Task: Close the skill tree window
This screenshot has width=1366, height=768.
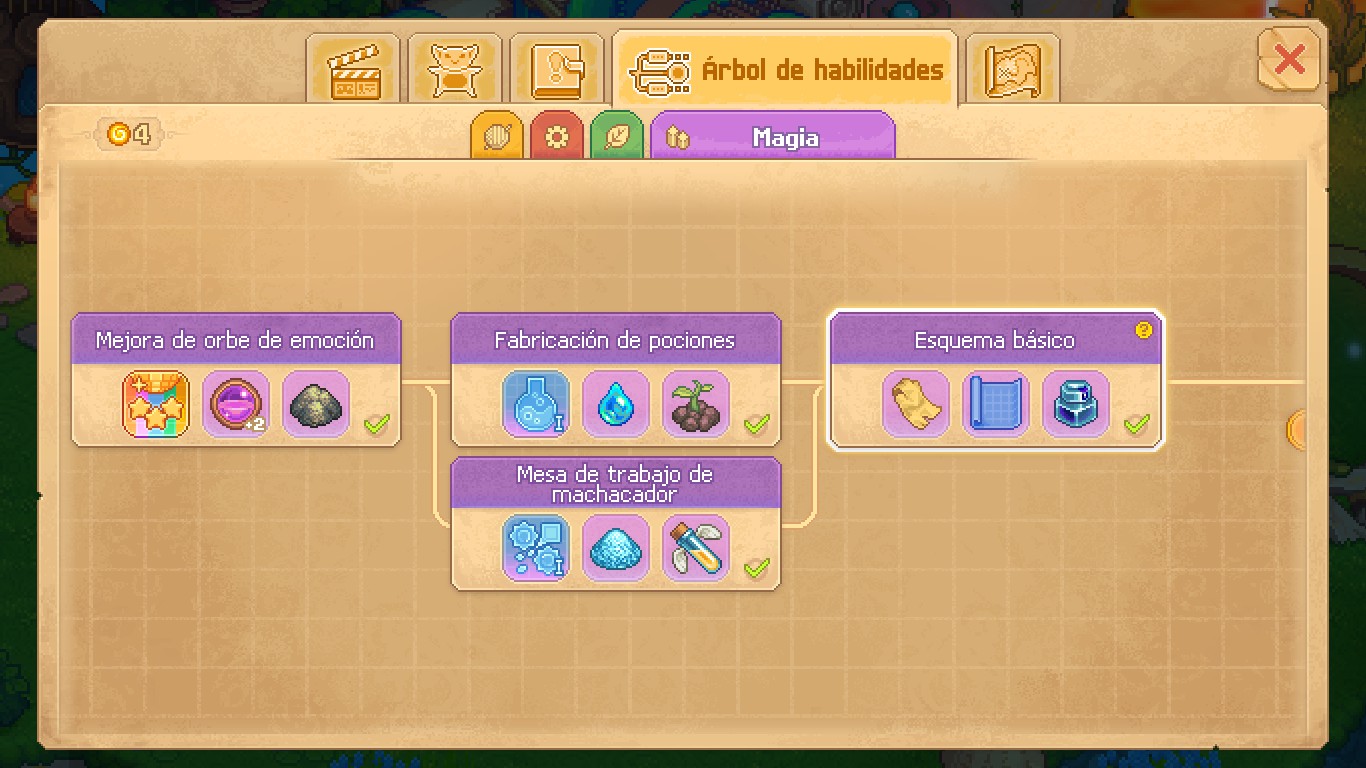Action: tap(1288, 61)
